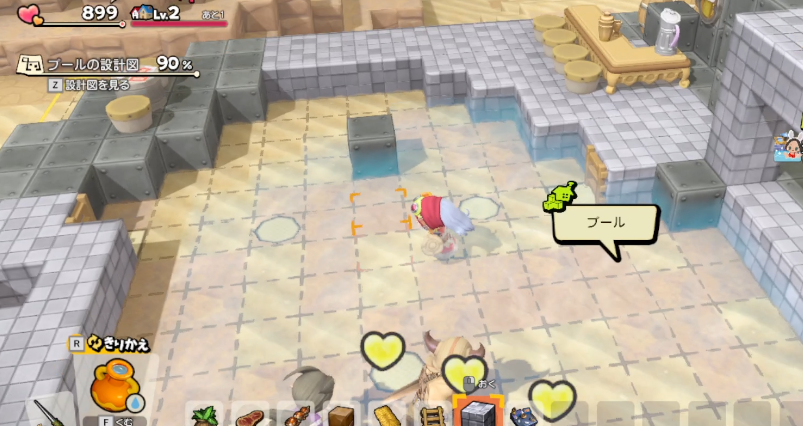Choose the gold bar hotbar item

[x=385, y=416]
